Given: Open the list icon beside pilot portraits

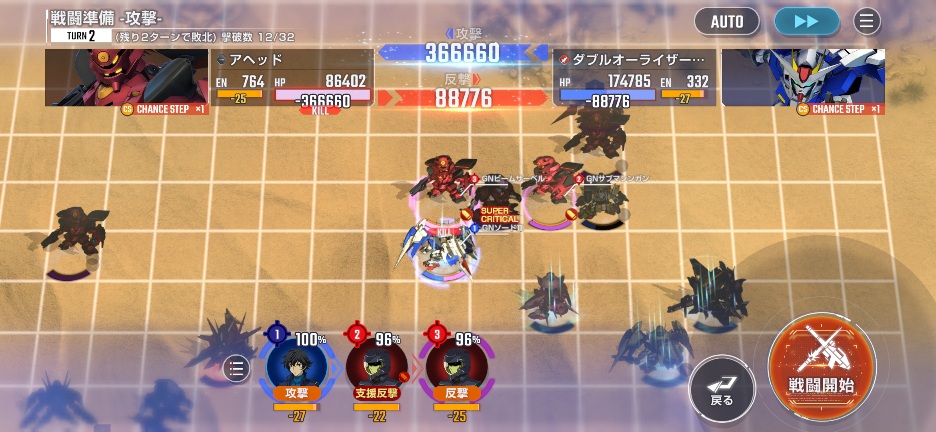Looking at the screenshot, I should [x=236, y=369].
